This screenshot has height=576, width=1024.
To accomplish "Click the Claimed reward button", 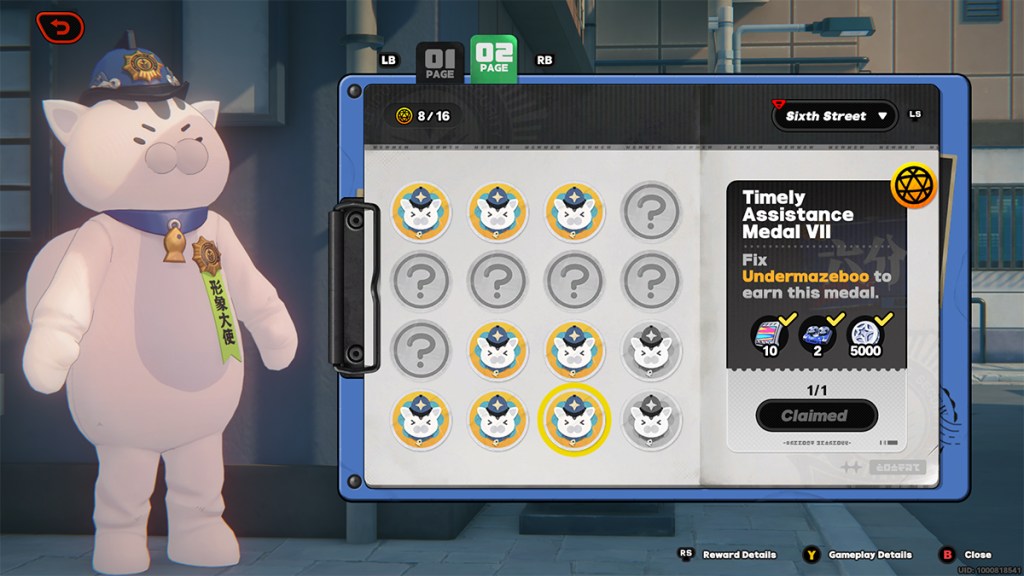I will [x=816, y=415].
